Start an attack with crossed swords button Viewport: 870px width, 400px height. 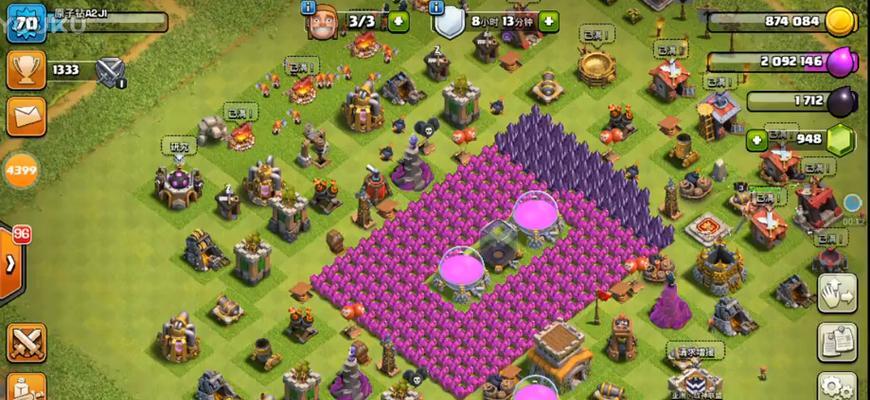pyautogui.click(x=26, y=343)
